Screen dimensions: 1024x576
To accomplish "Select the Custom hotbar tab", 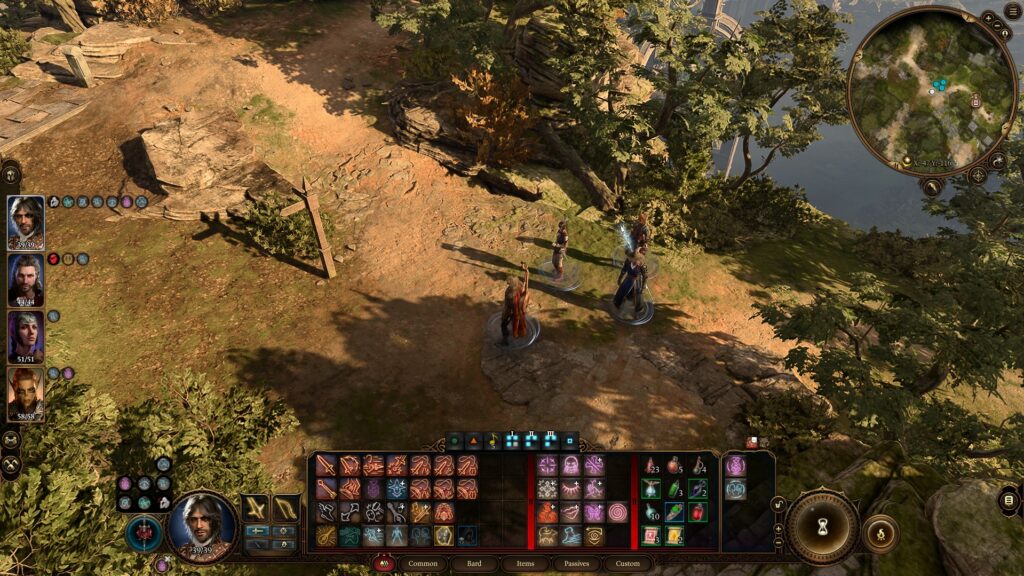I will 627,564.
